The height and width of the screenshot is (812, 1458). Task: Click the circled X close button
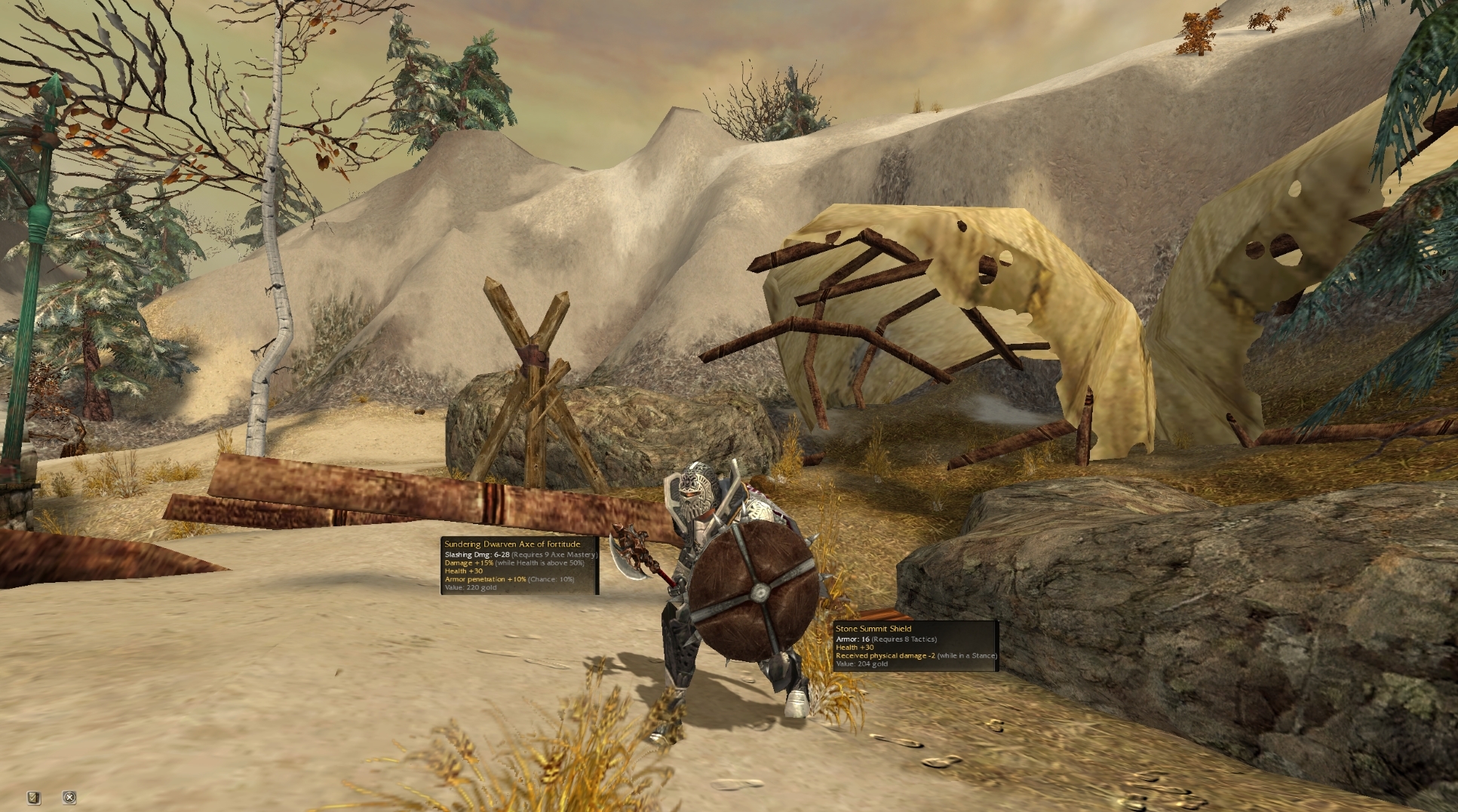(x=69, y=797)
